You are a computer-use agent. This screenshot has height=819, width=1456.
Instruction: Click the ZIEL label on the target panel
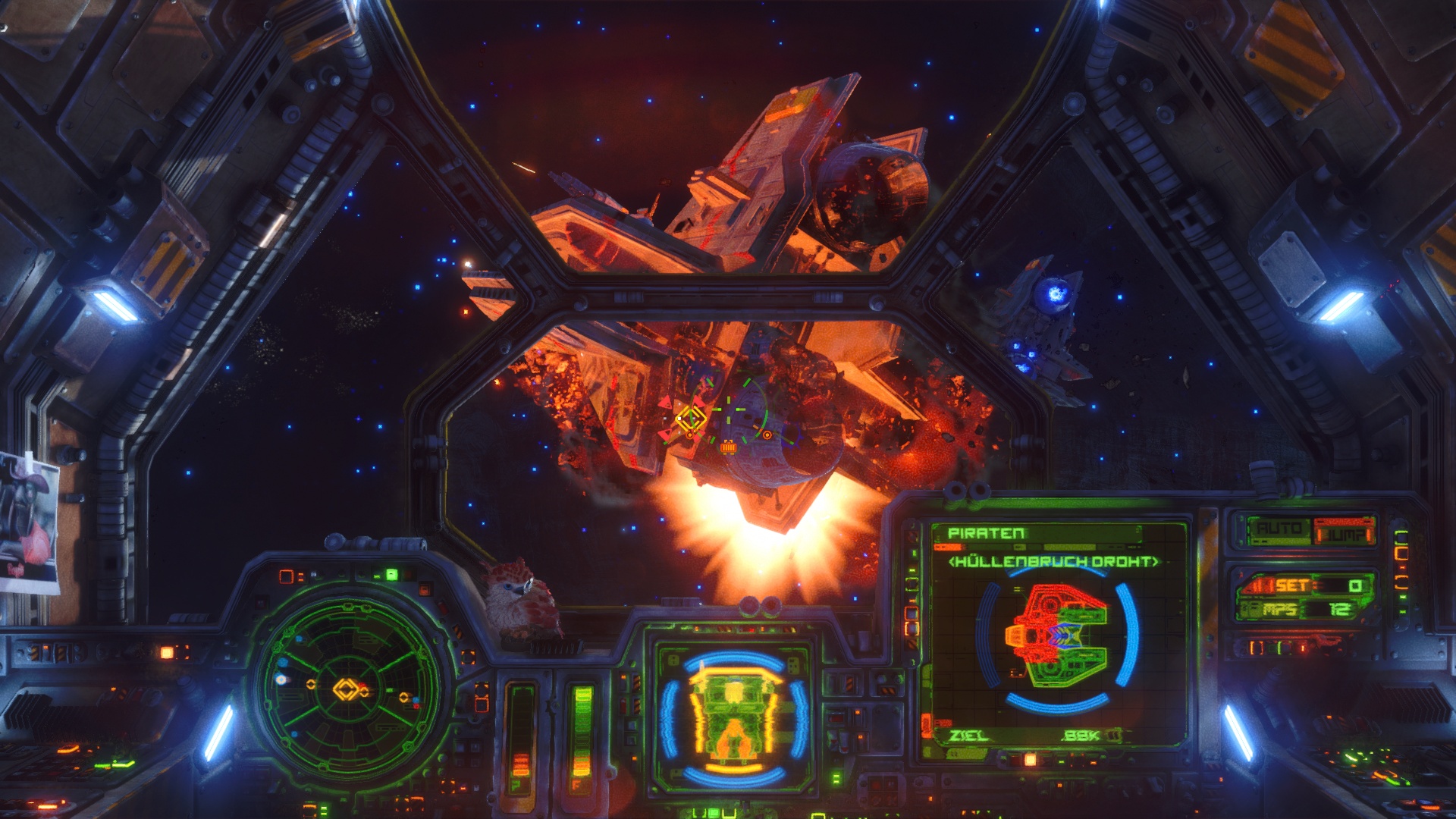[968, 736]
